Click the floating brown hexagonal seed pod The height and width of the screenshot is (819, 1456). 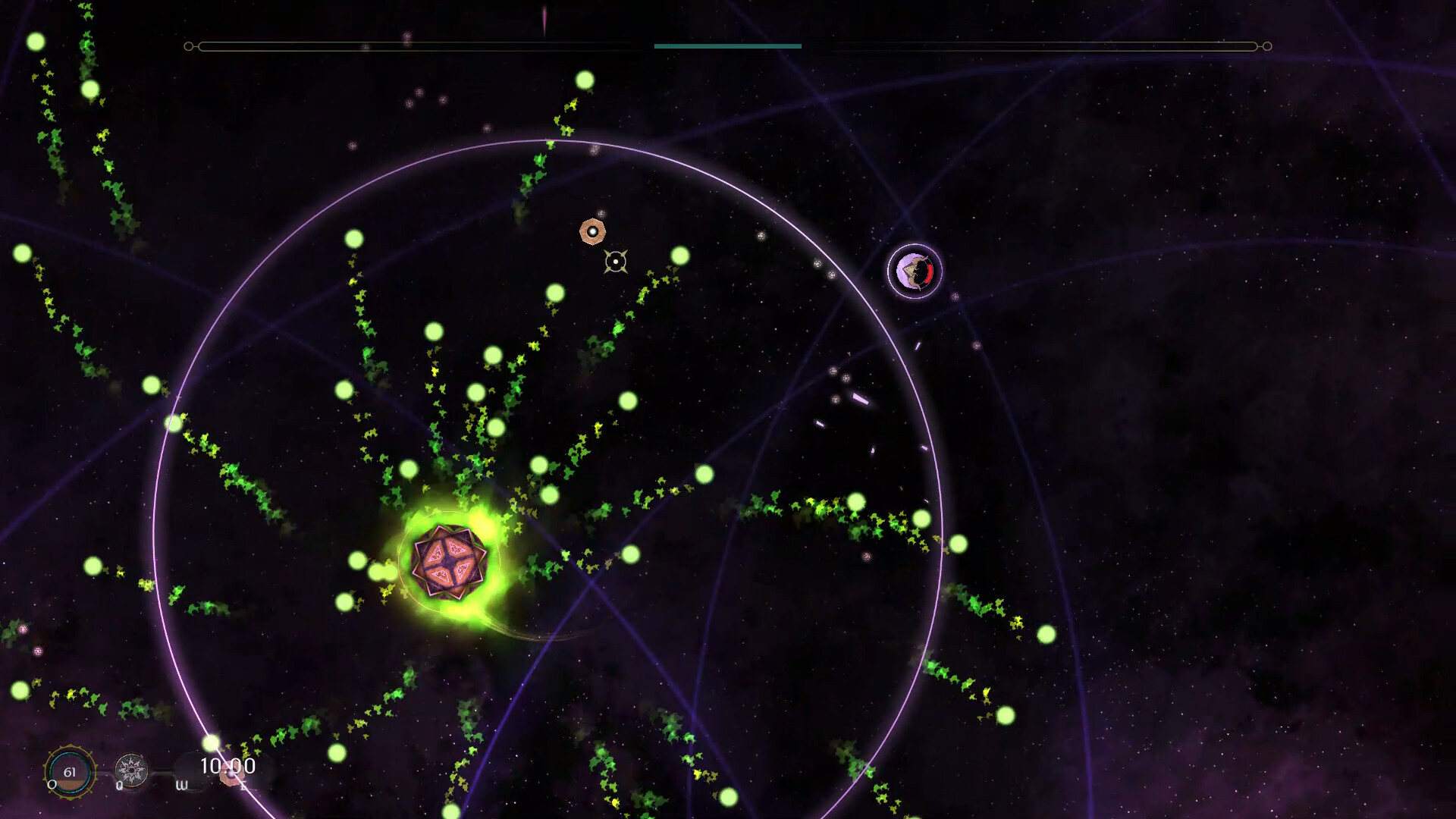pos(592,232)
